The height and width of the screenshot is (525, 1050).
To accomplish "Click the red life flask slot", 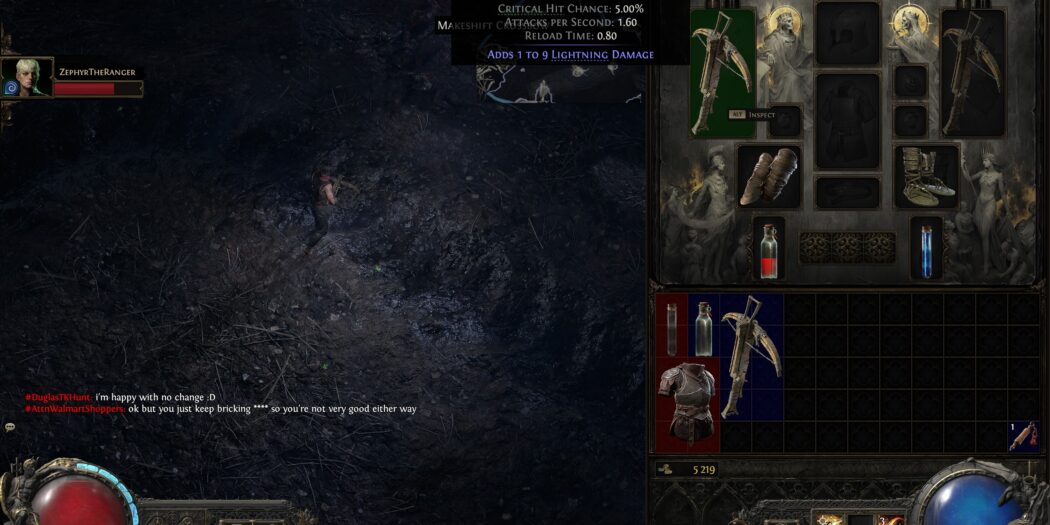I will pos(768,247).
